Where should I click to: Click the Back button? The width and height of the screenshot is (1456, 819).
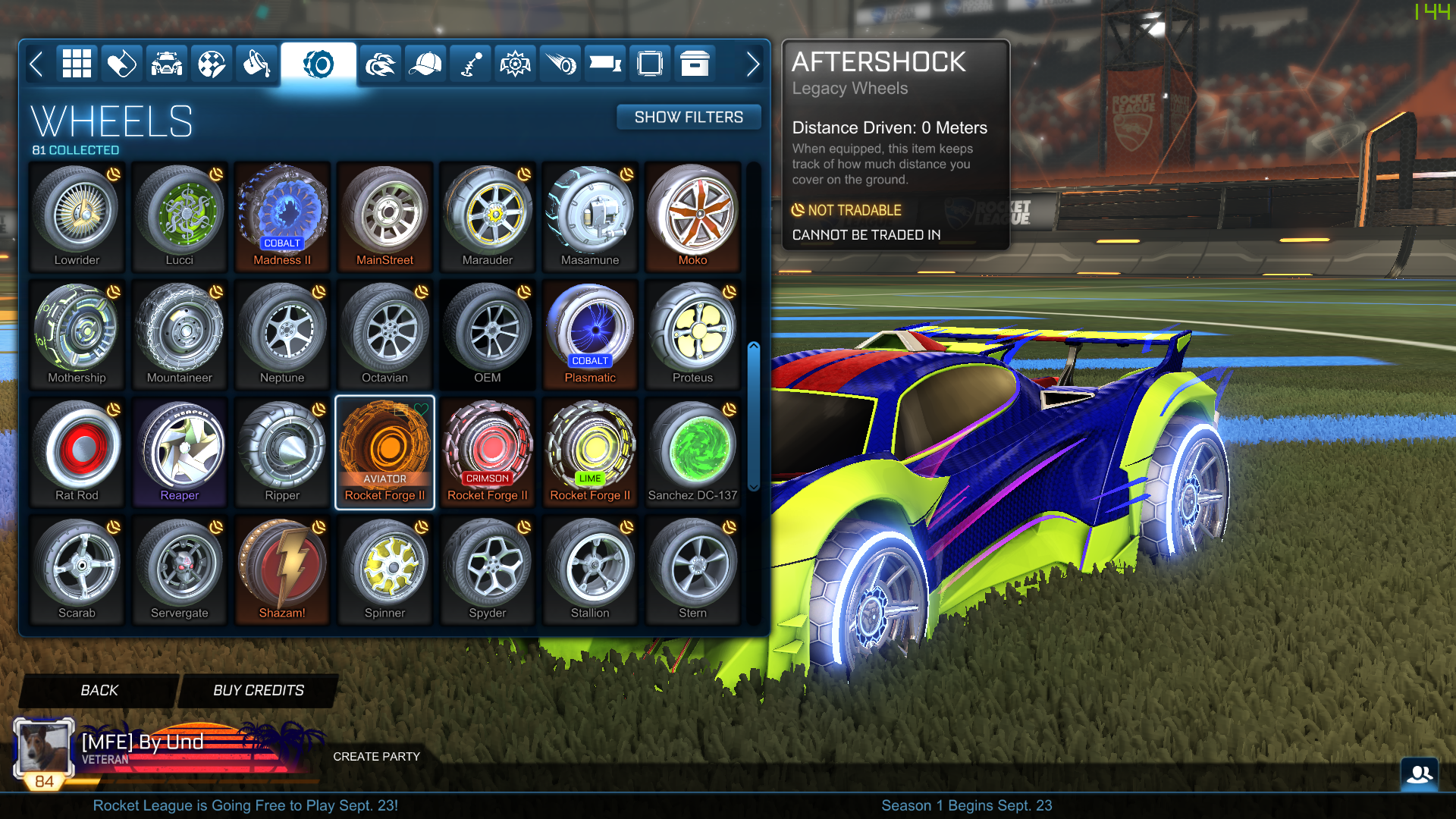coord(97,690)
